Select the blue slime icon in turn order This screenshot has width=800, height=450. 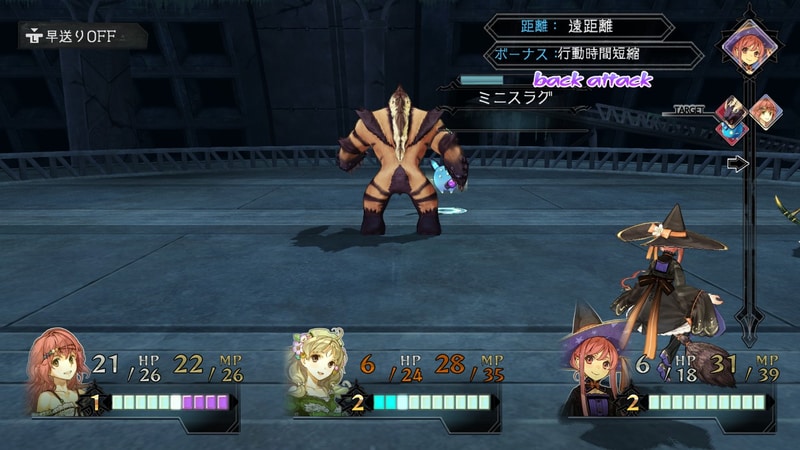click(x=729, y=131)
